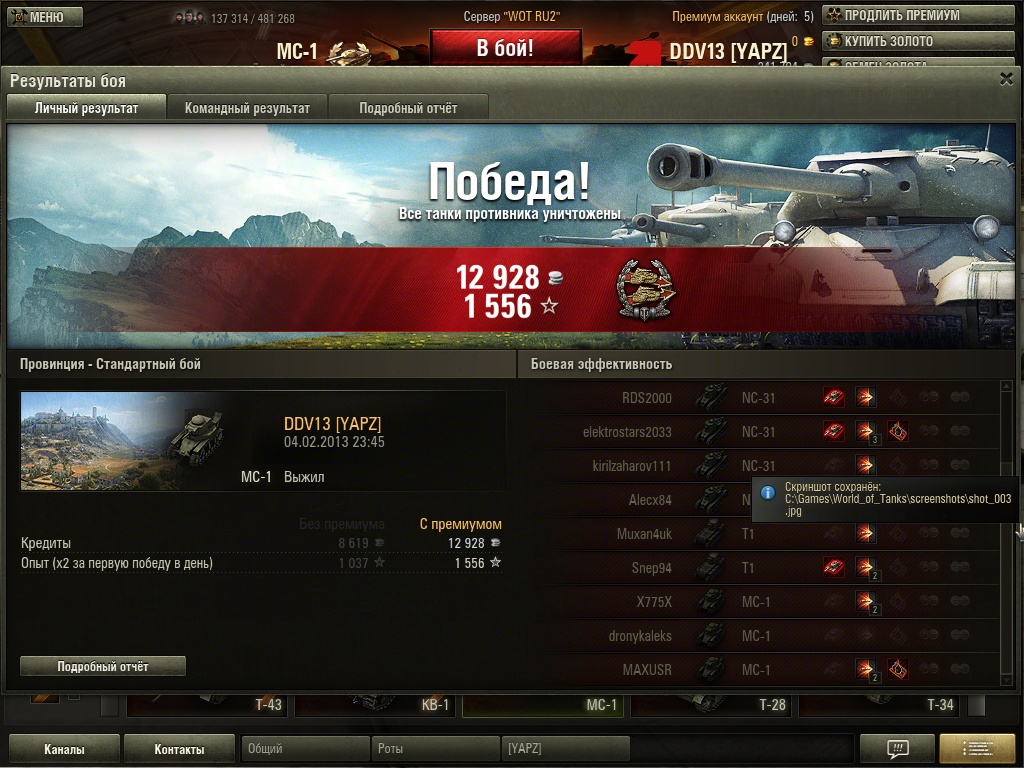1024x768 pixels.
Task: Switch to the Командный результат tab
Action: point(247,108)
